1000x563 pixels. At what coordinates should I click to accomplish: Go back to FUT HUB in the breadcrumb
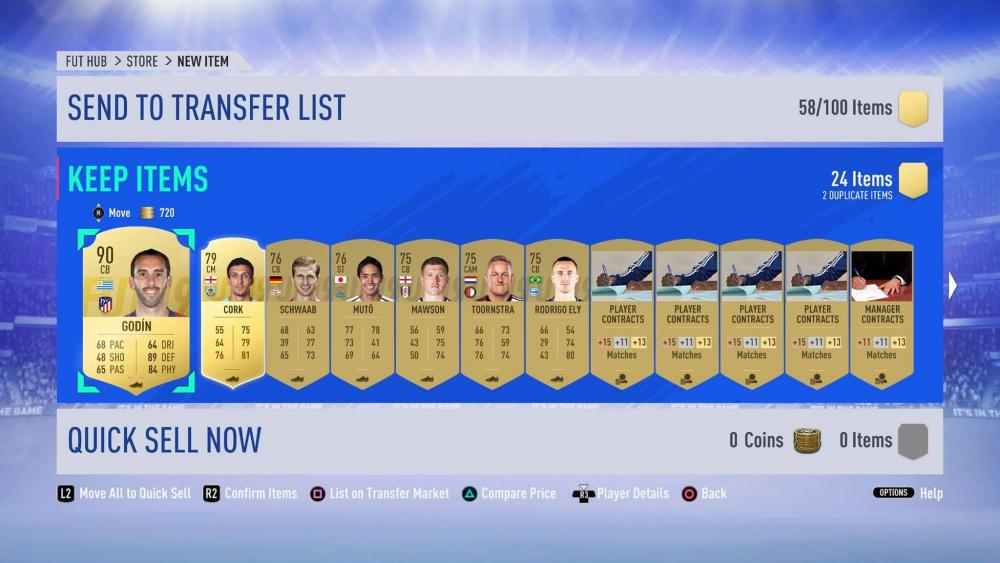coord(87,61)
